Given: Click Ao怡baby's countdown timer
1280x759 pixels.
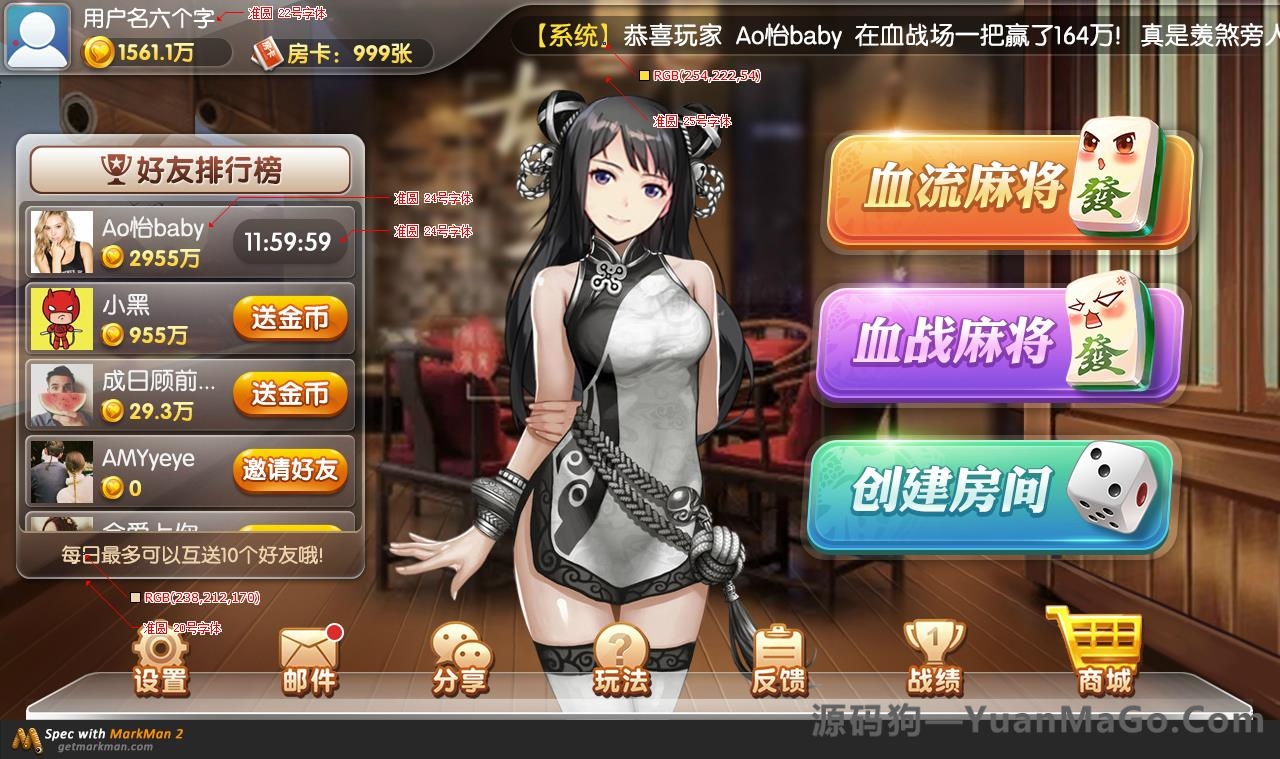Looking at the screenshot, I should [x=287, y=240].
